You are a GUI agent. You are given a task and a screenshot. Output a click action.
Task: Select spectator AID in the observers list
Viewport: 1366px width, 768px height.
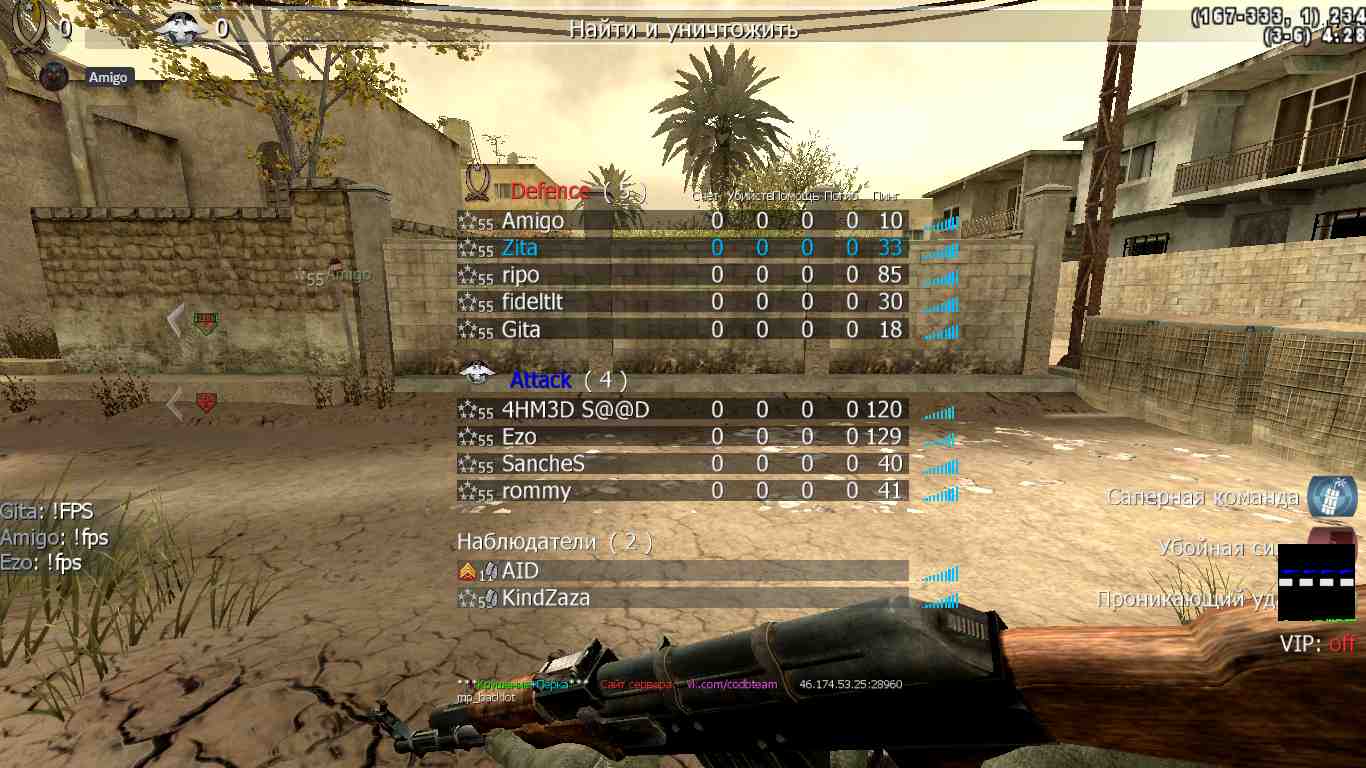tap(682, 571)
